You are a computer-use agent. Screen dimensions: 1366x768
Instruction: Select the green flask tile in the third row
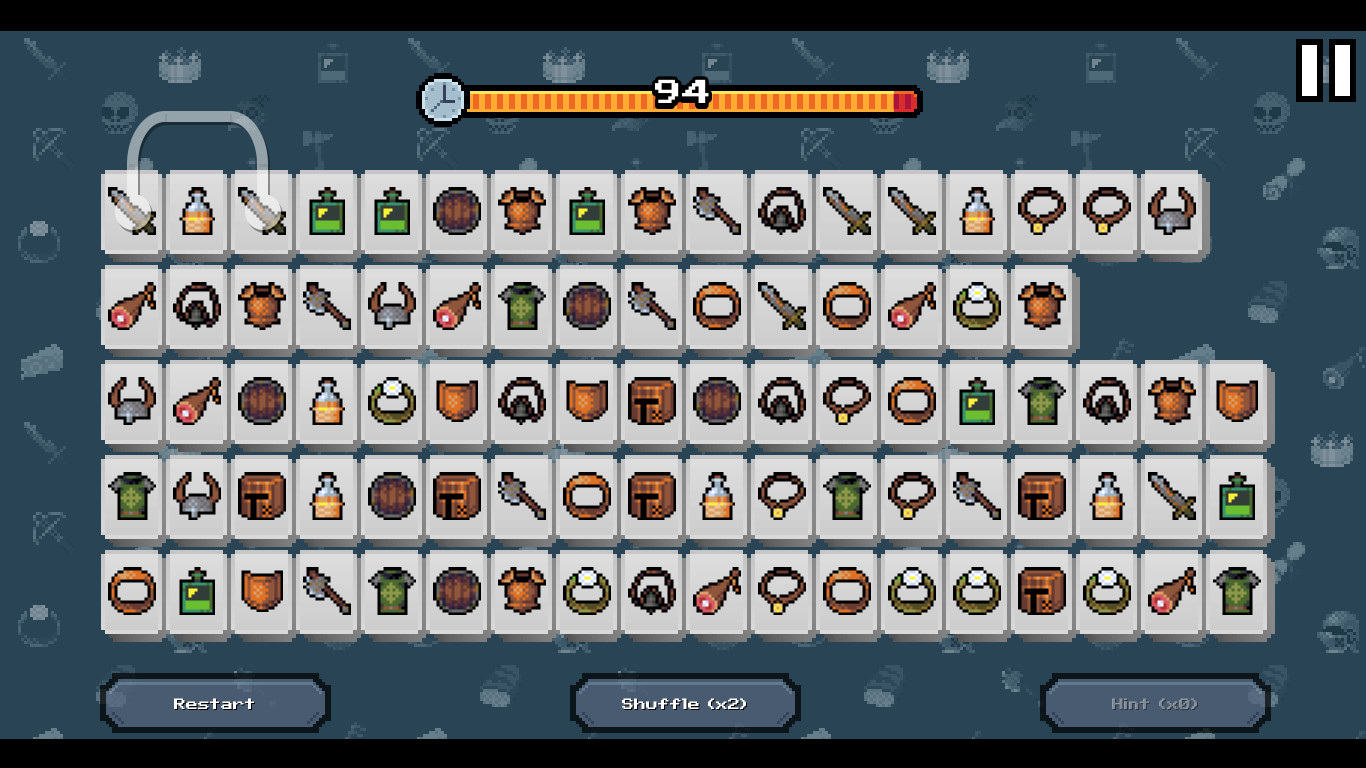pos(976,402)
